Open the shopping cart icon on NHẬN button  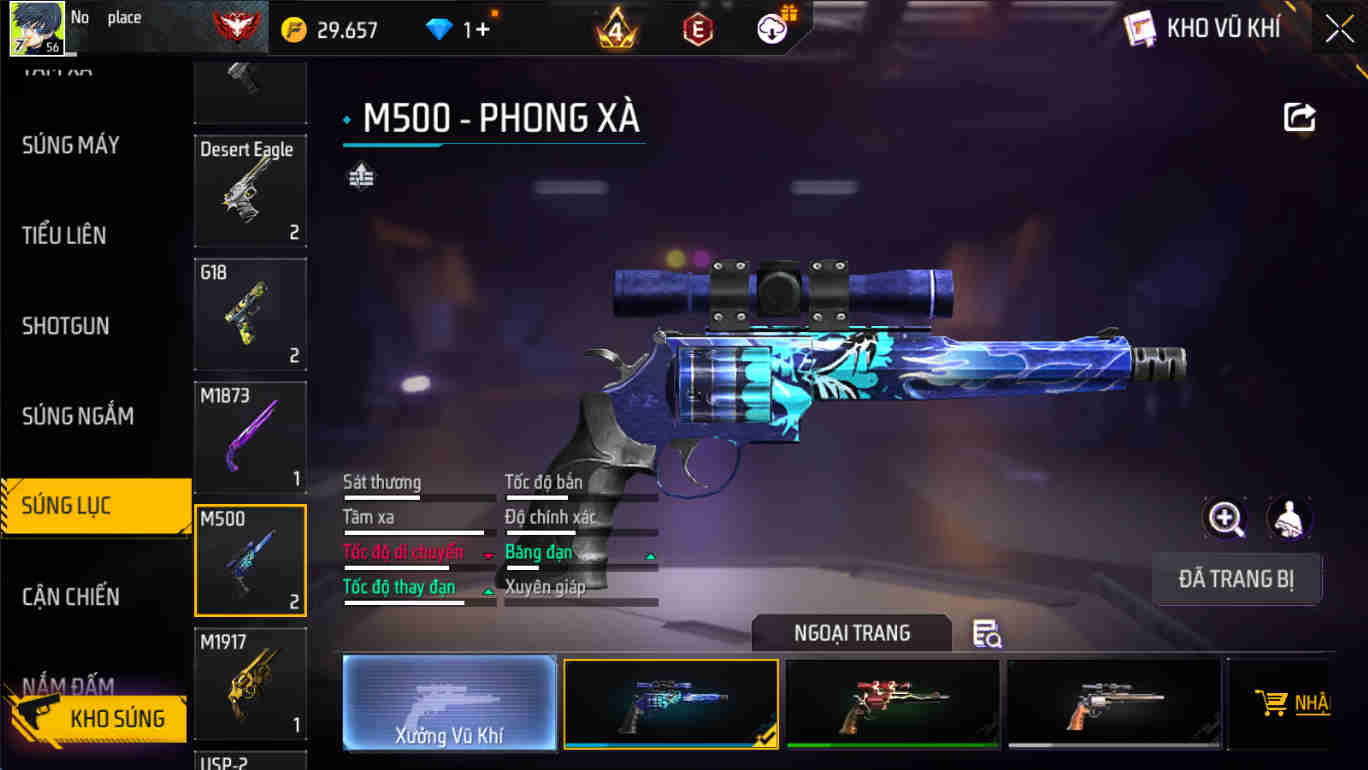[x=1272, y=703]
